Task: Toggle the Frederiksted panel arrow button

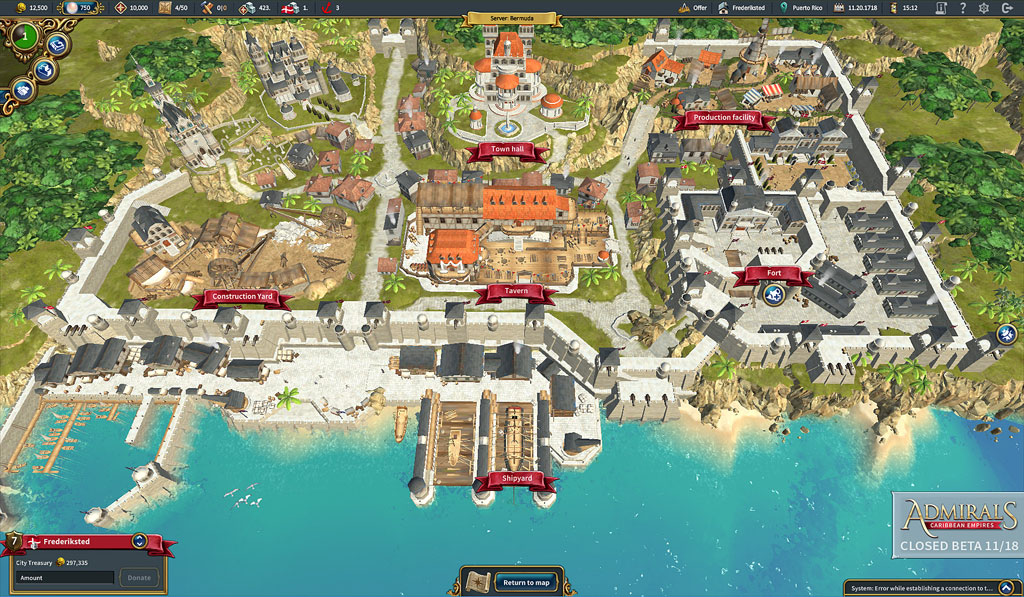Action: [139, 541]
